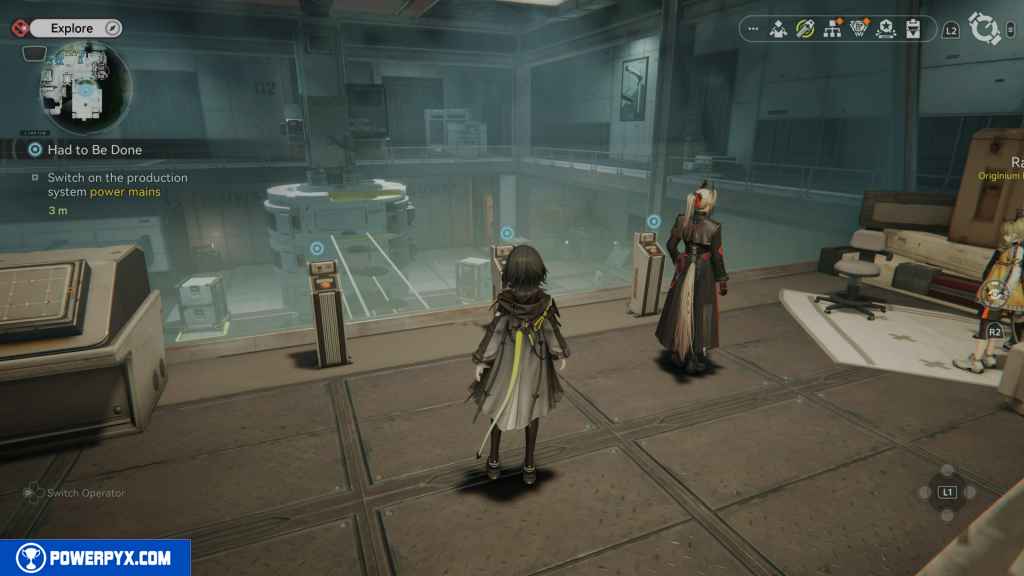Click the PowerPyx.com watermark logo

point(95,558)
